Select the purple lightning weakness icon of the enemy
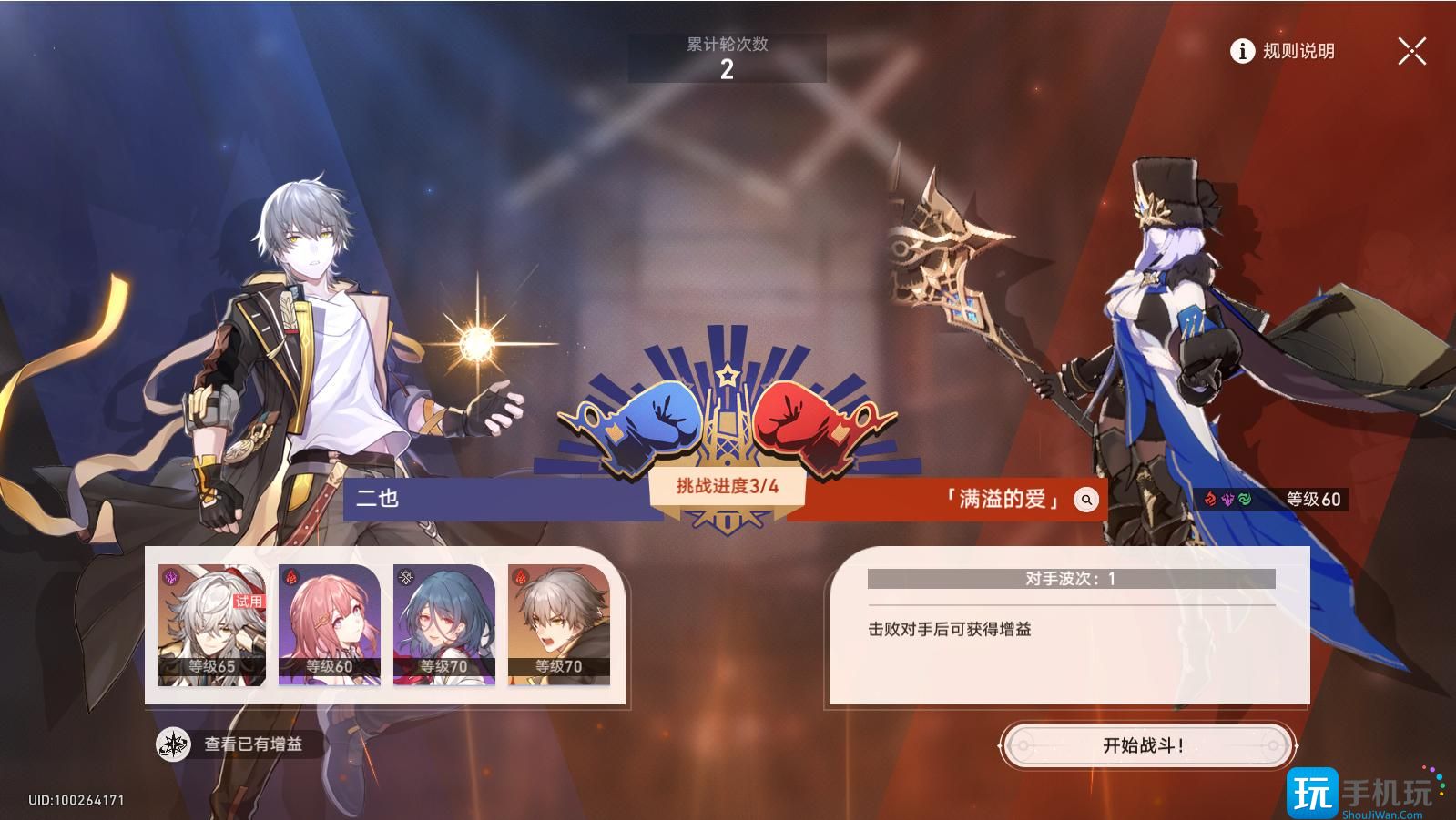 click(1227, 499)
